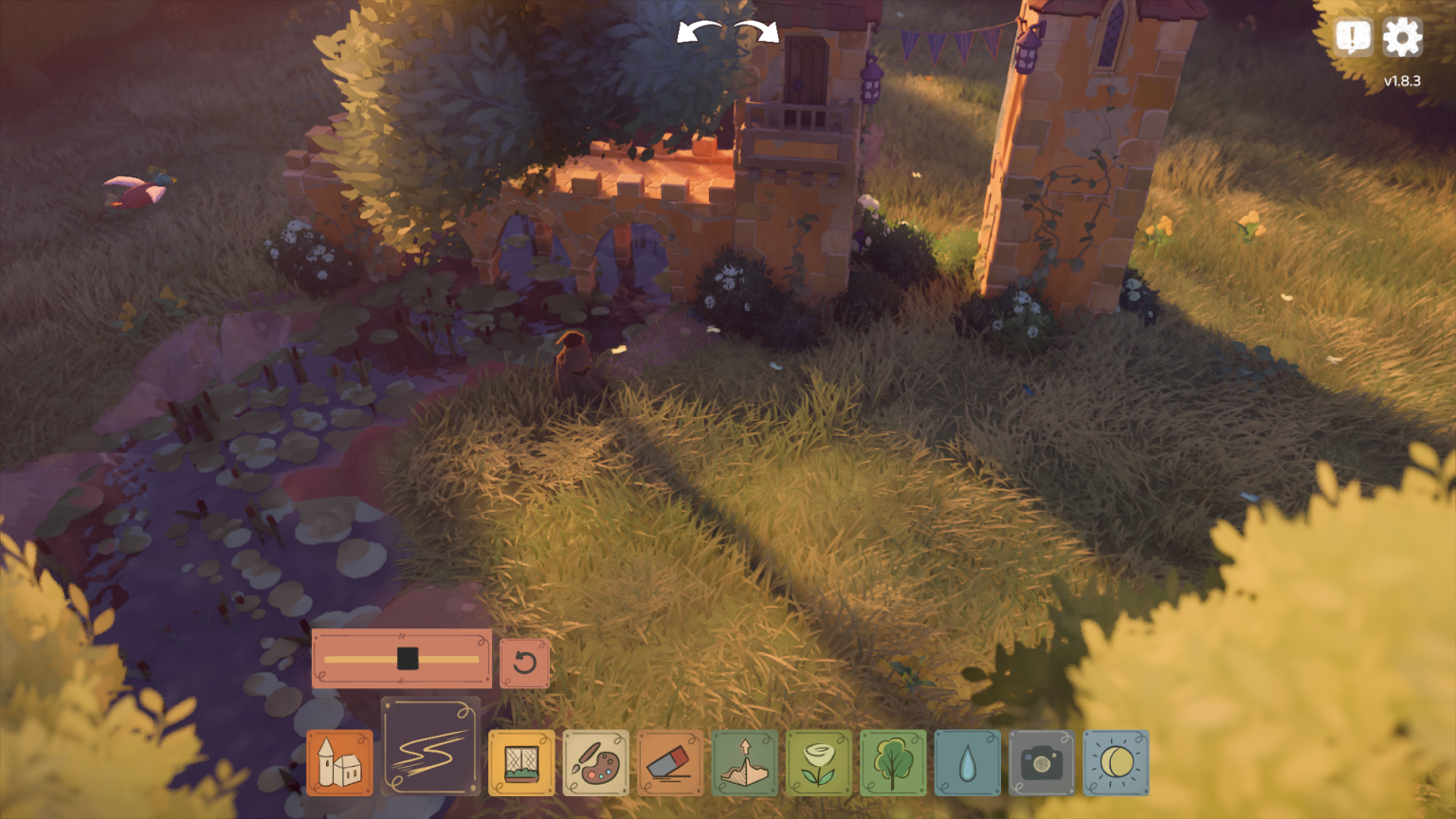Rotate the camera with the left curved arrow
1456x819 pixels.
point(695,32)
